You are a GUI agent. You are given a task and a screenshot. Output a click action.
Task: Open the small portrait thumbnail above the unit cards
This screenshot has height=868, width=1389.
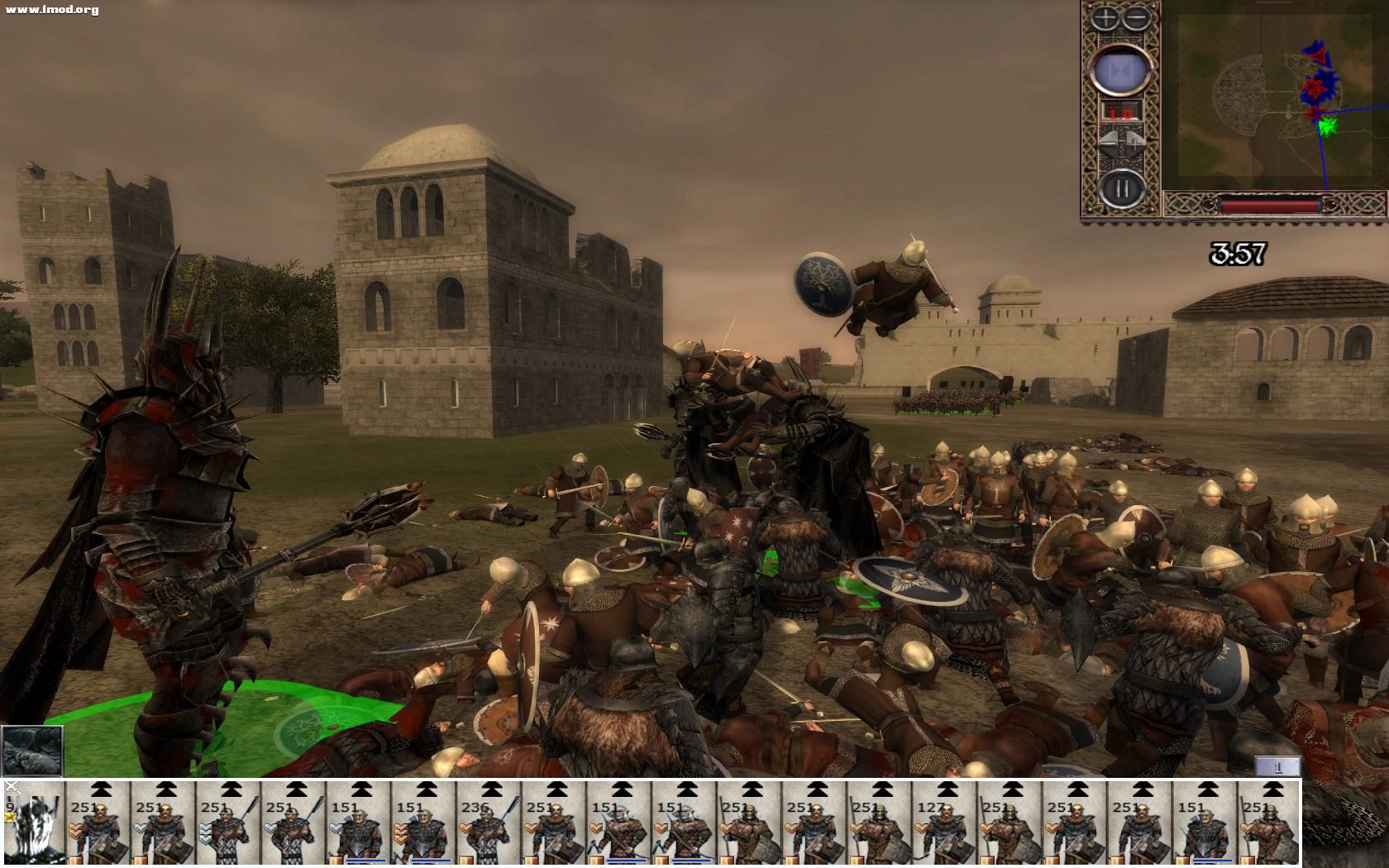(32, 751)
